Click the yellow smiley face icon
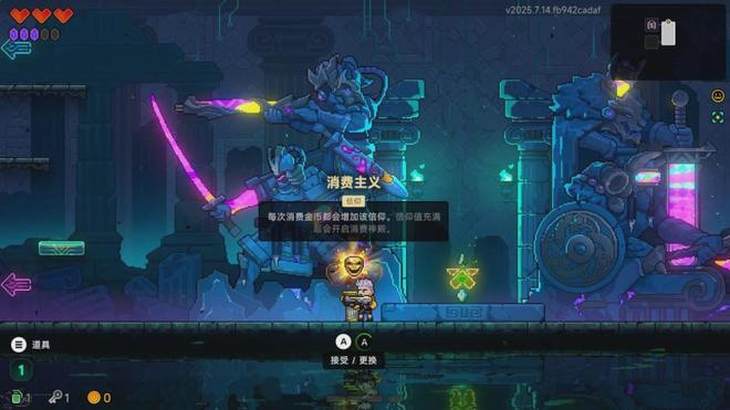The height and width of the screenshot is (410, 730). (717, 96)
